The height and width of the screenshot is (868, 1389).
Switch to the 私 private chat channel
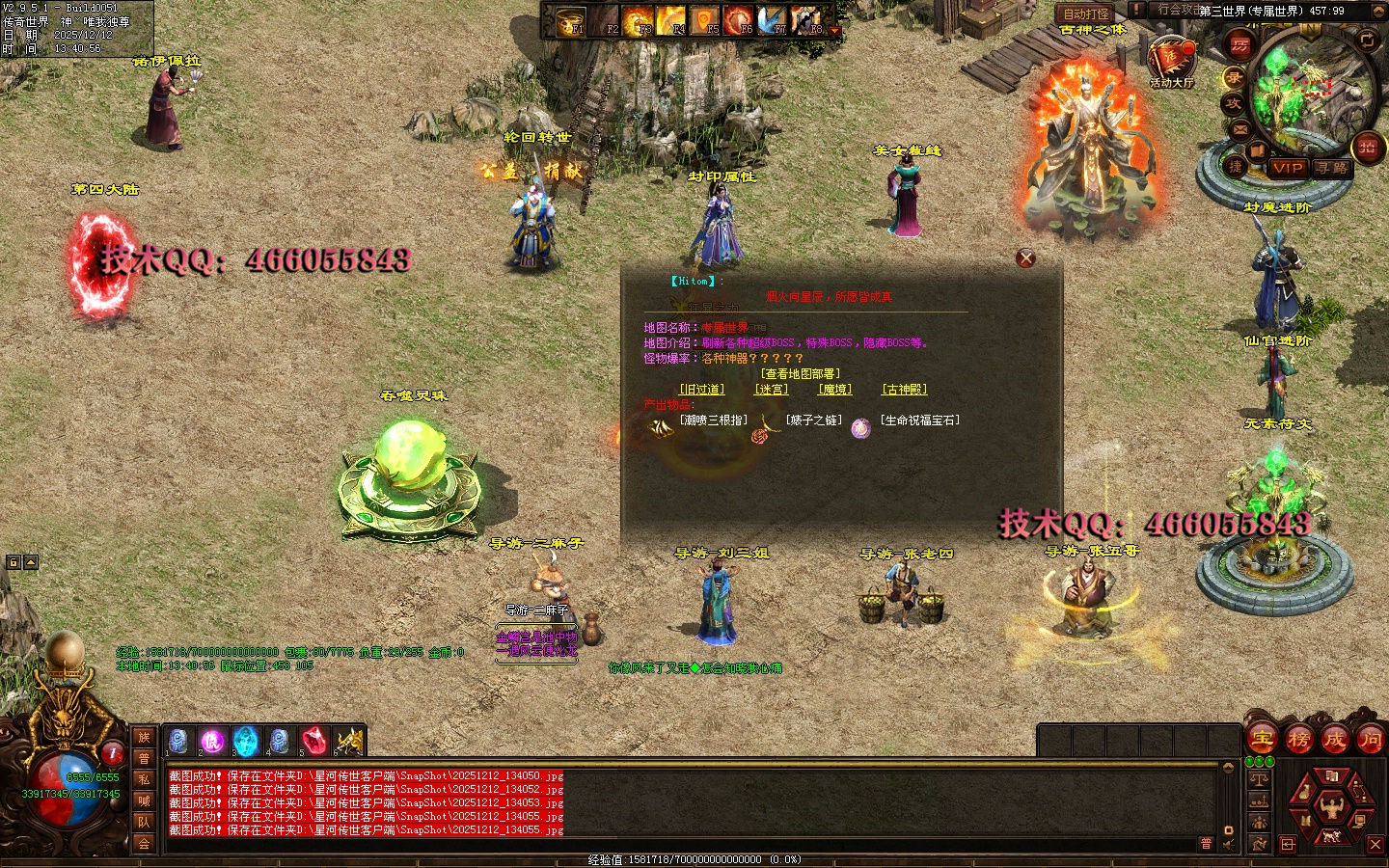(144, 780)
